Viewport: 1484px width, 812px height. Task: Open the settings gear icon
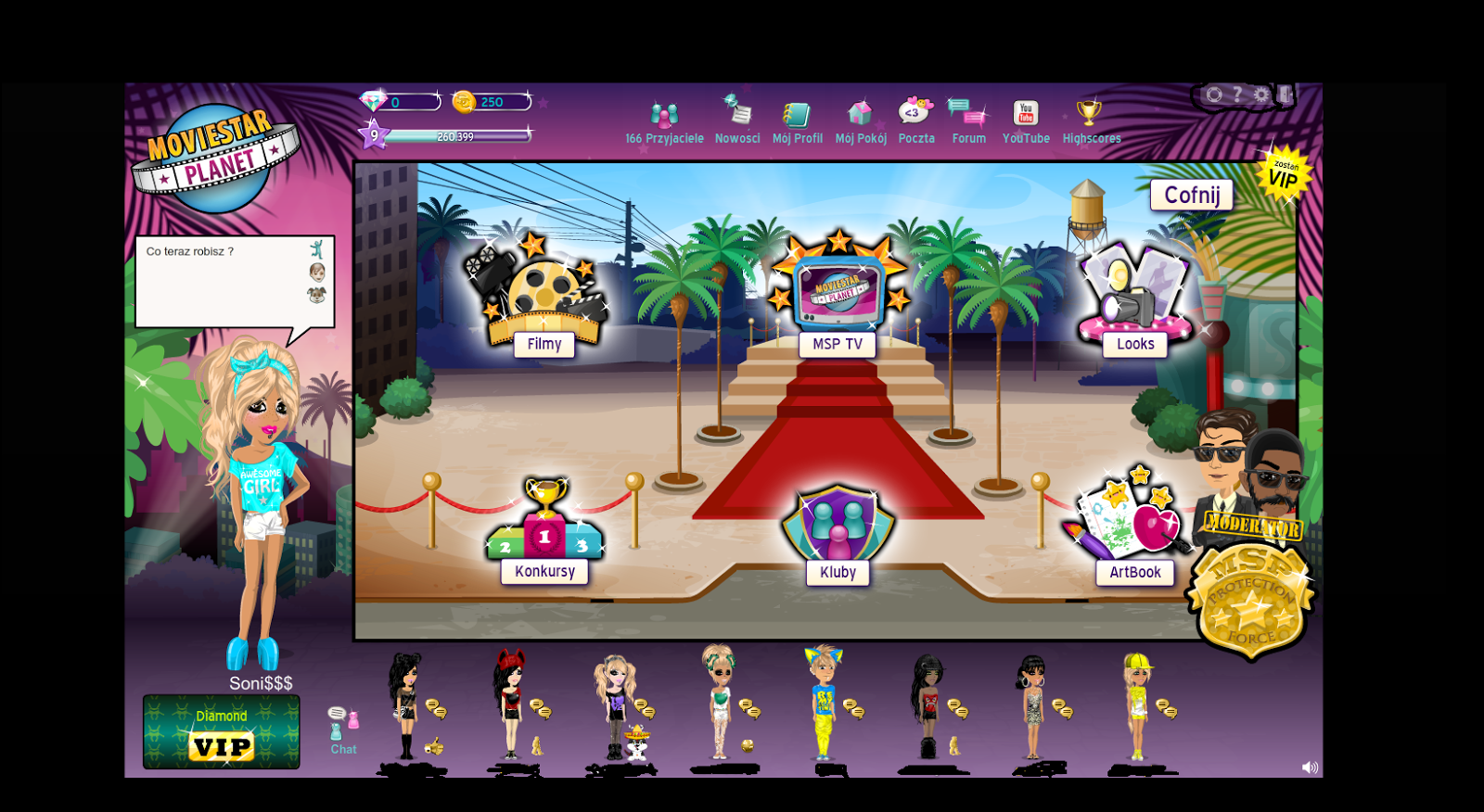[1261, 95]
